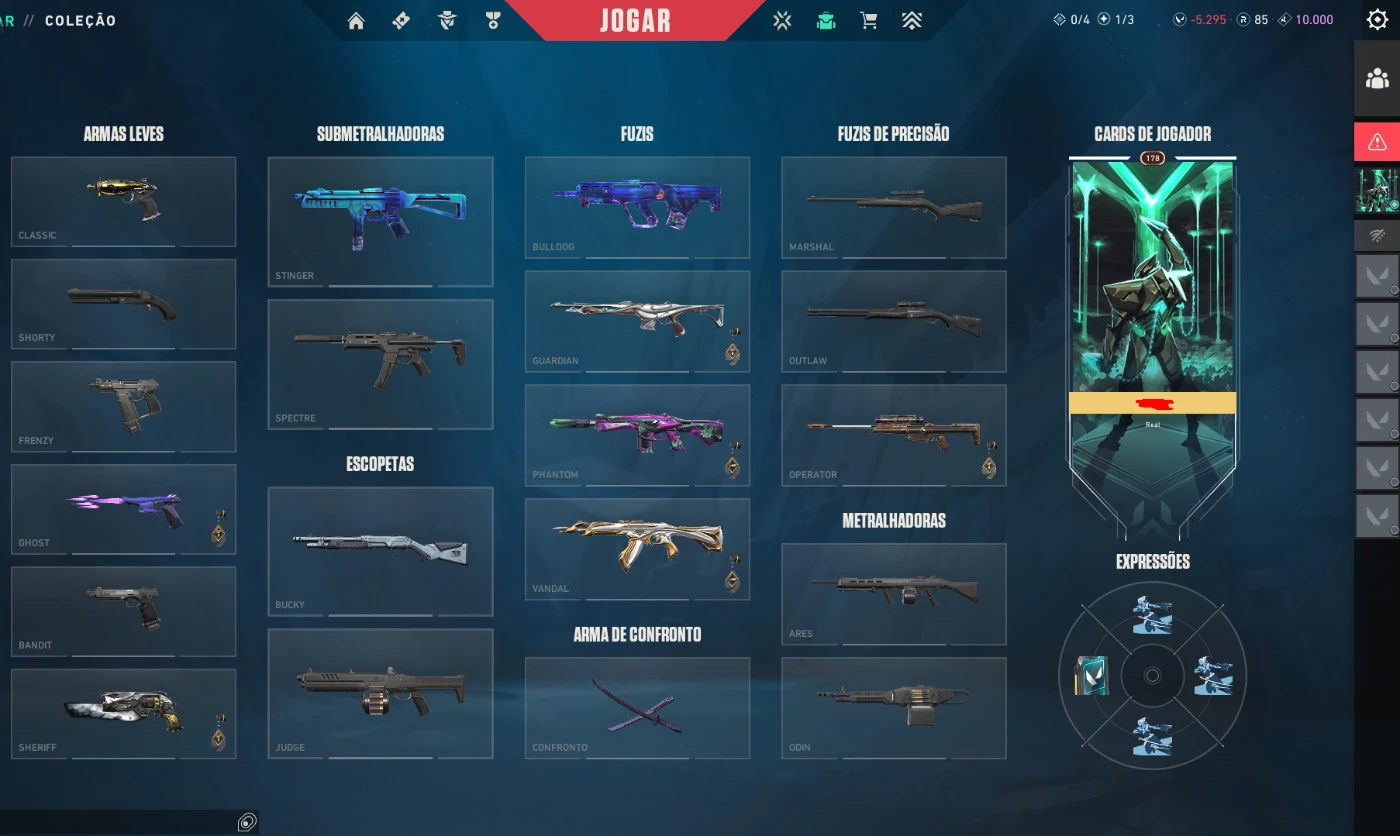Open the Bulldog rifle slot
This screenshot has width=1400, height=836.
coord(637,207)
